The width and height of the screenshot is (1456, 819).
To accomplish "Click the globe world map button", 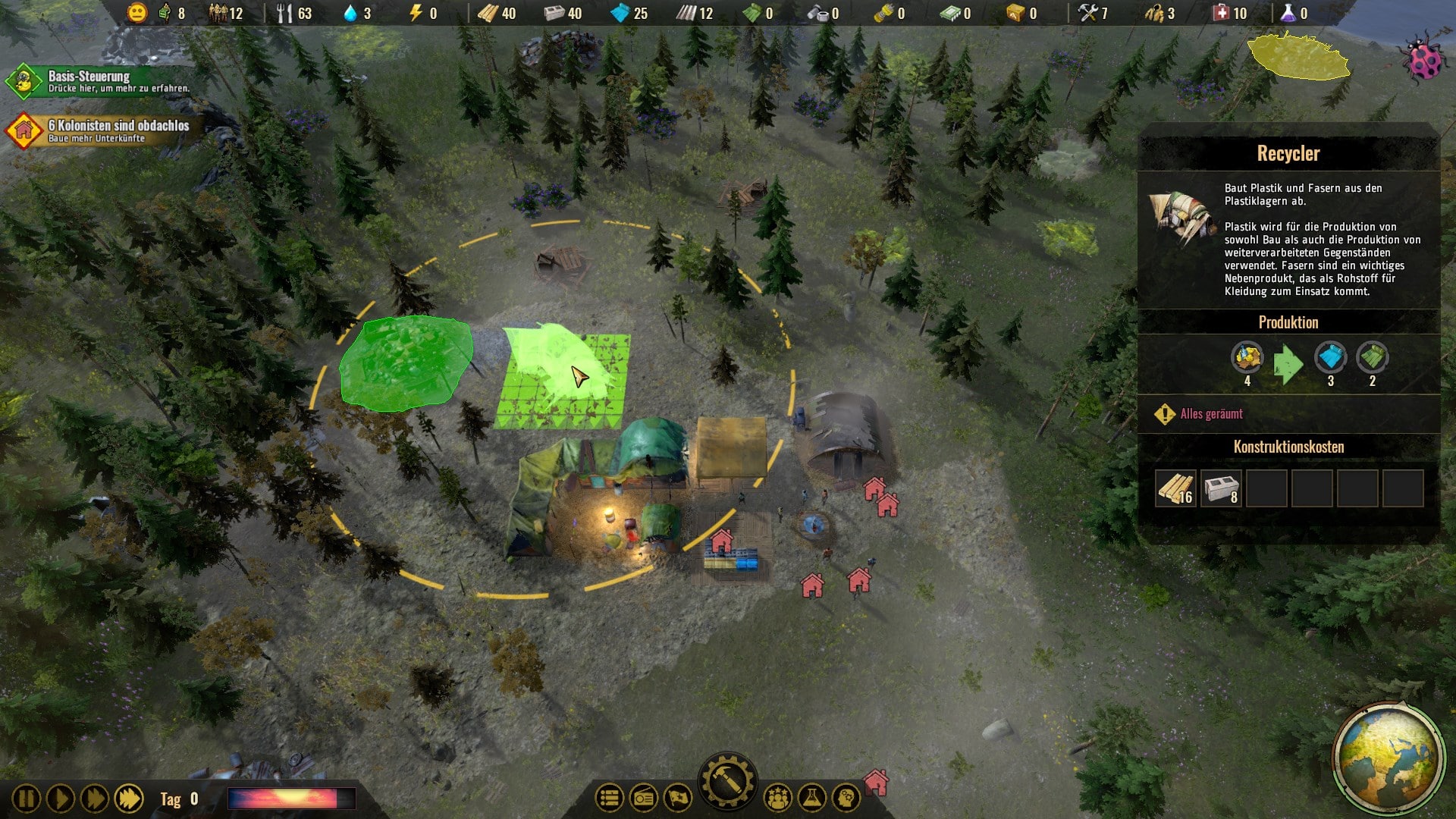I will (x=1388, y=756).
